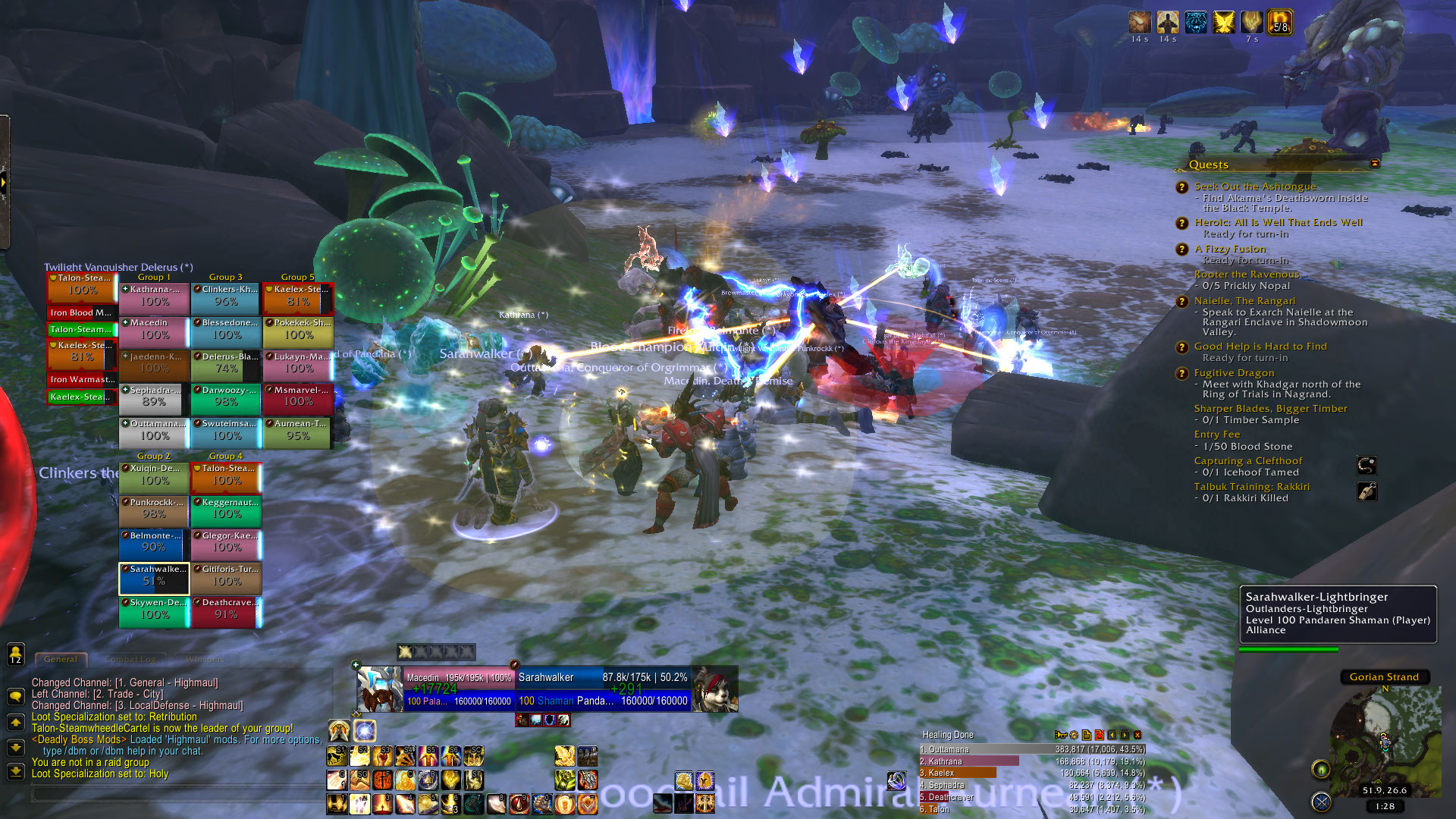Close the Healing Done meter window
This screenshot has width=1456, height=819.
1137,735
